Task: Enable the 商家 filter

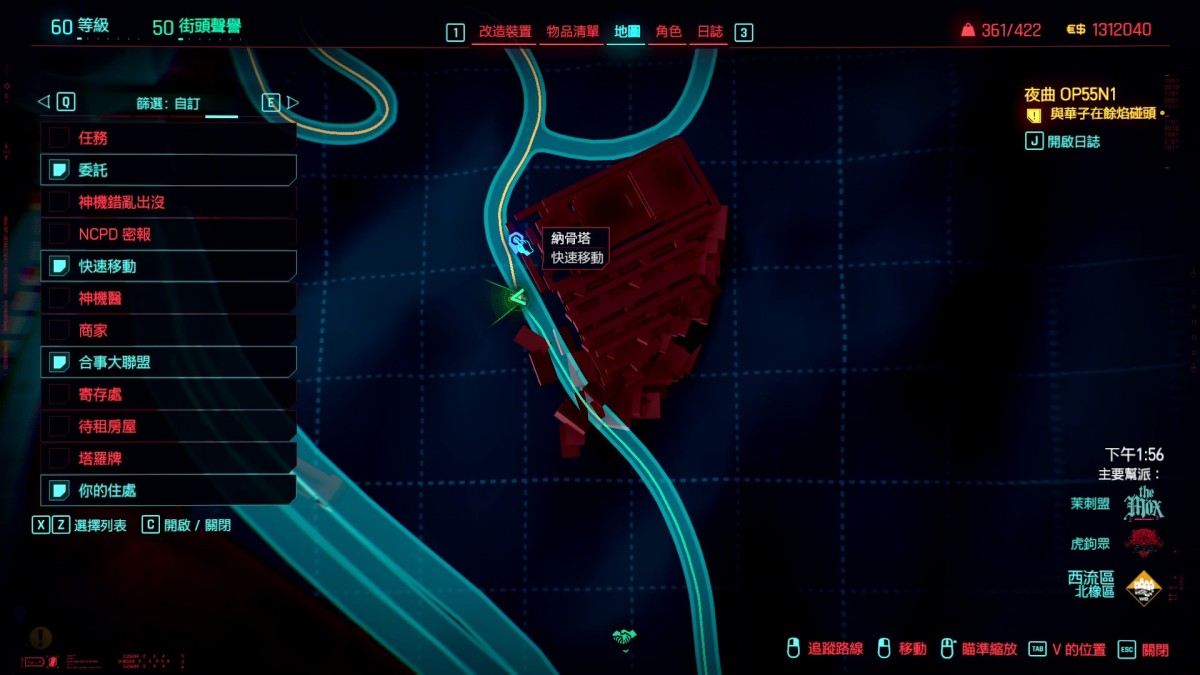Action: [x=168, y=330]
